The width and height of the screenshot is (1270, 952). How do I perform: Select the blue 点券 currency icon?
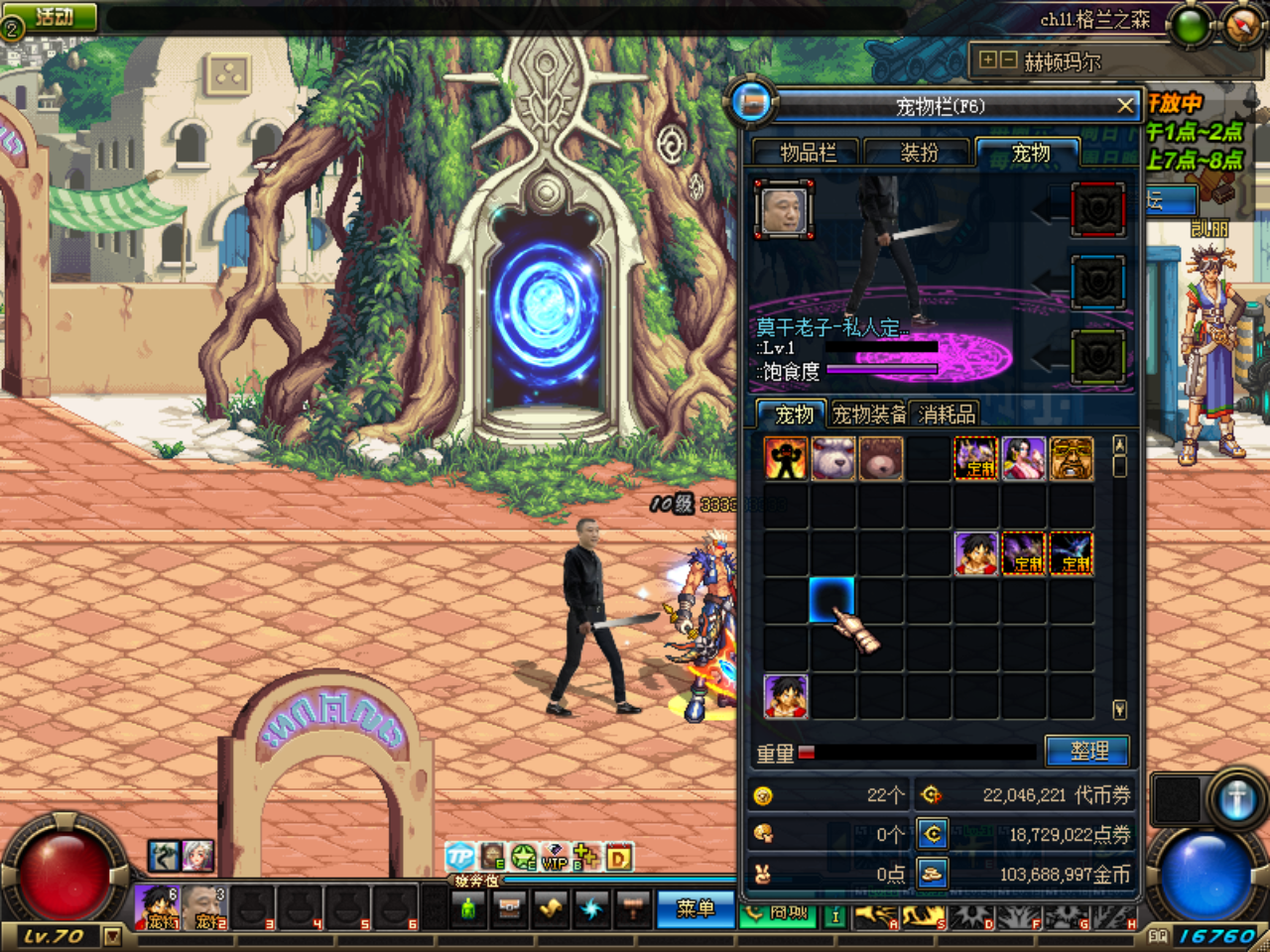(x=931, y=834)
